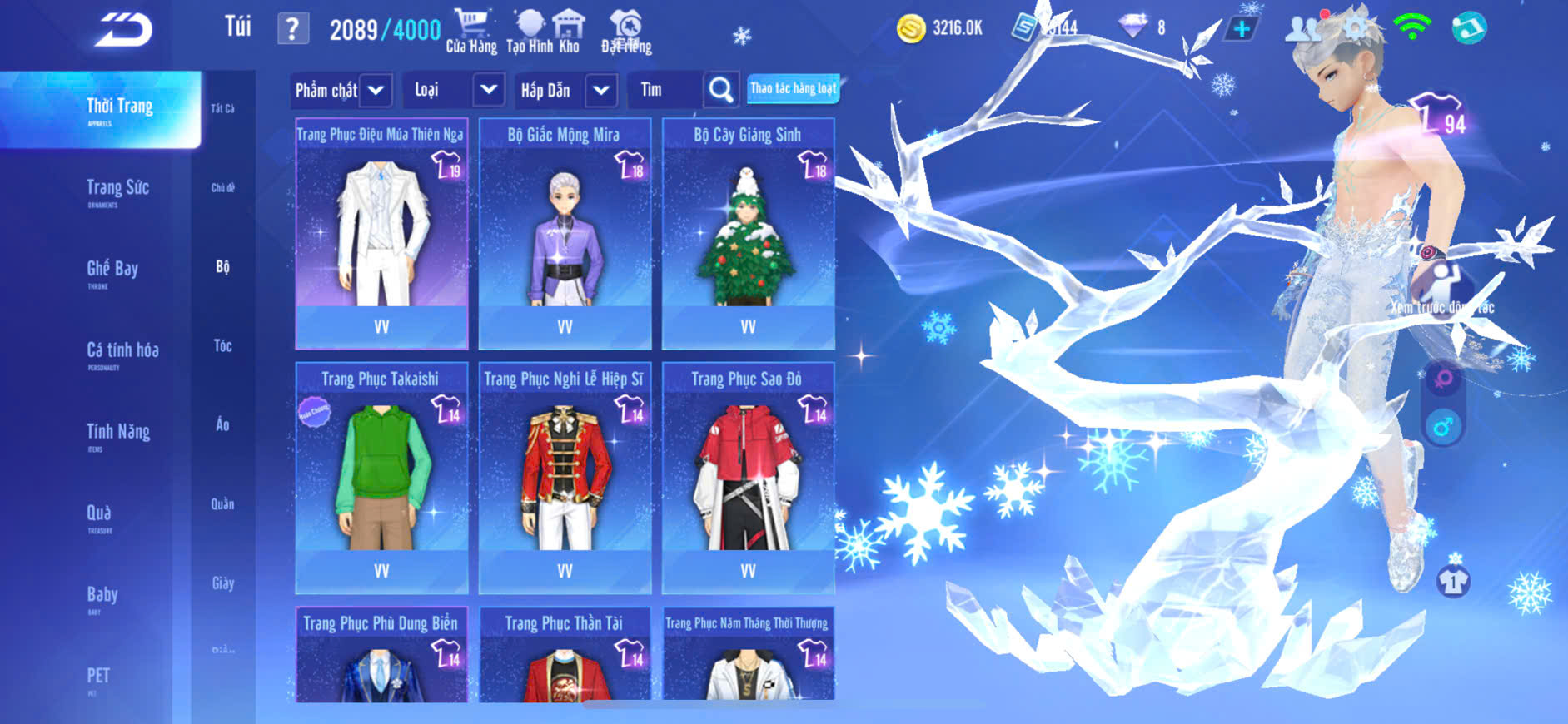Click the magnifying glass search button
Image resolution: width=1568 pixels, height=724 pixels.
(721, 90)
